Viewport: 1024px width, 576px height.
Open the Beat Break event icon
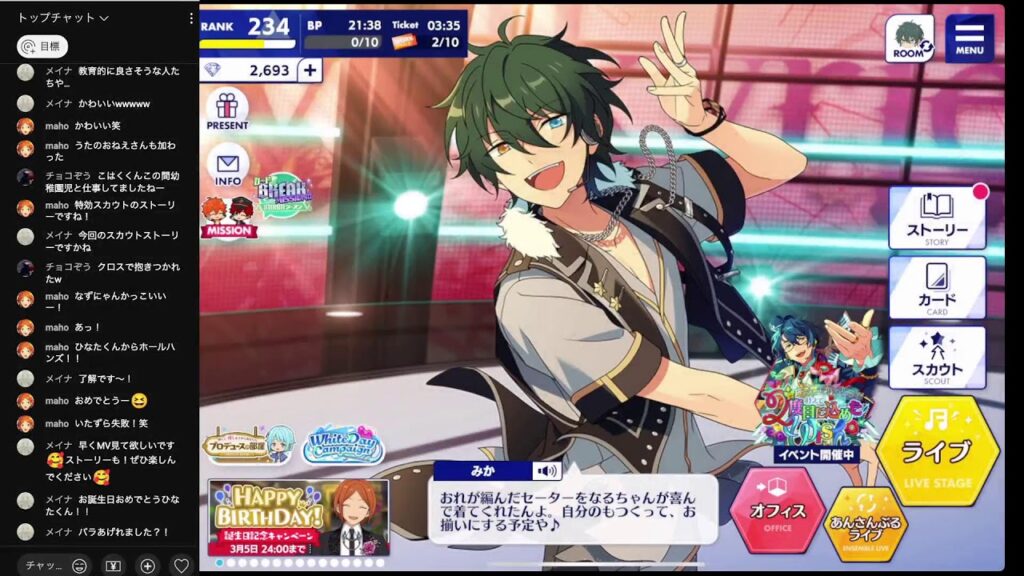(x=285, y=195)
